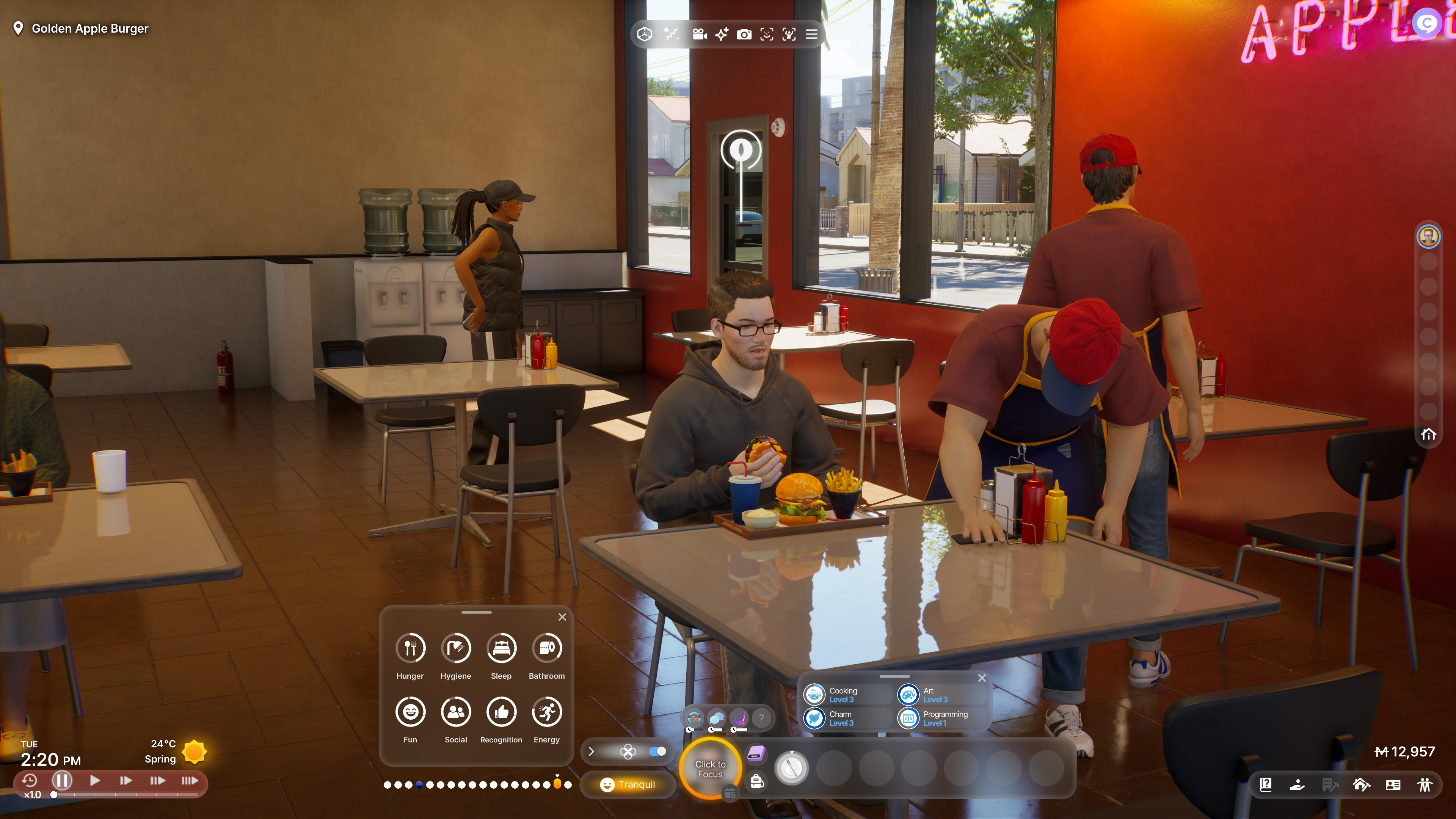This screenshot has width=1456, height=819.
Task: Click the Tranquil mood button
Action: (x=628, y=784)
